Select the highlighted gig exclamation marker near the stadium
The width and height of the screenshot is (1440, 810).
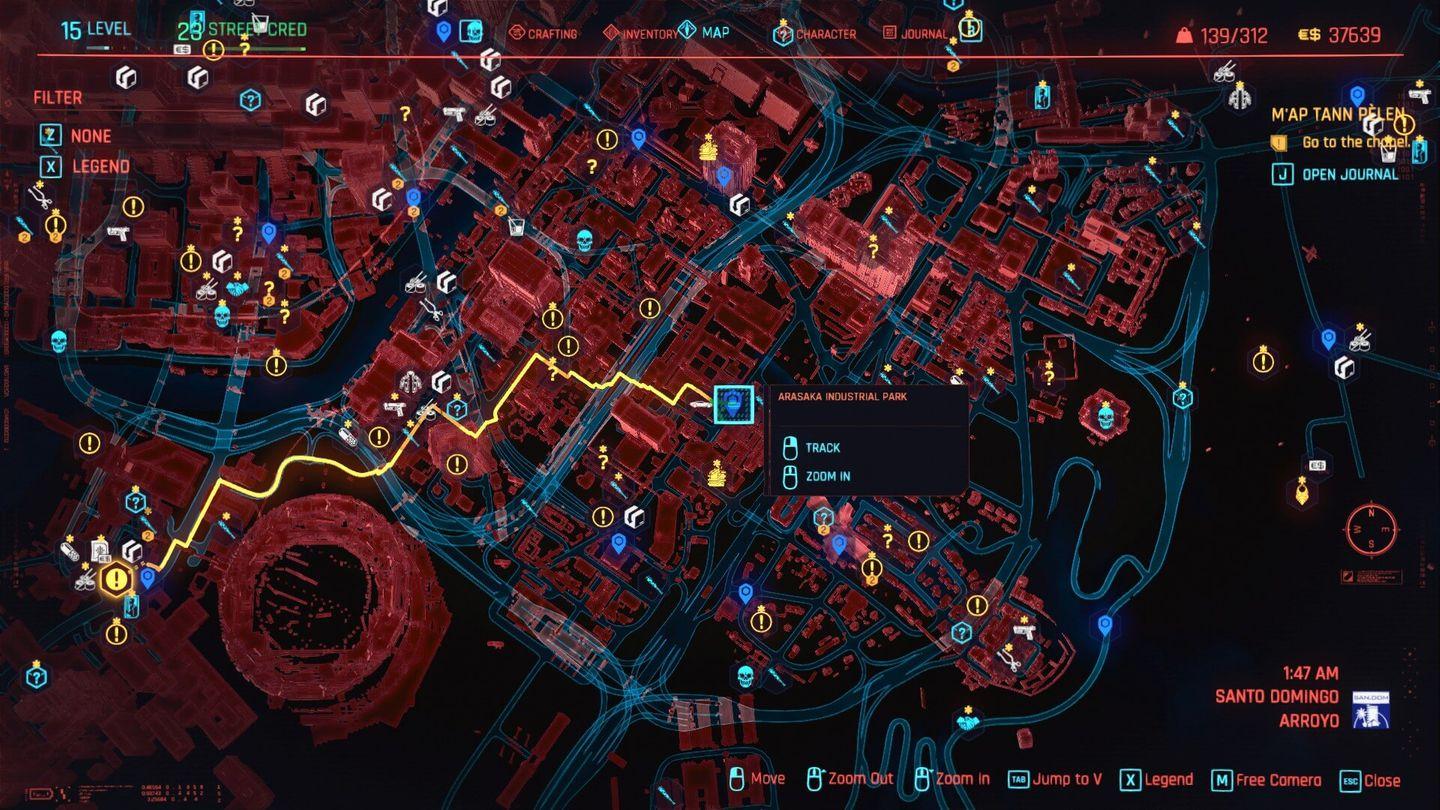click(x=116, y=578)
